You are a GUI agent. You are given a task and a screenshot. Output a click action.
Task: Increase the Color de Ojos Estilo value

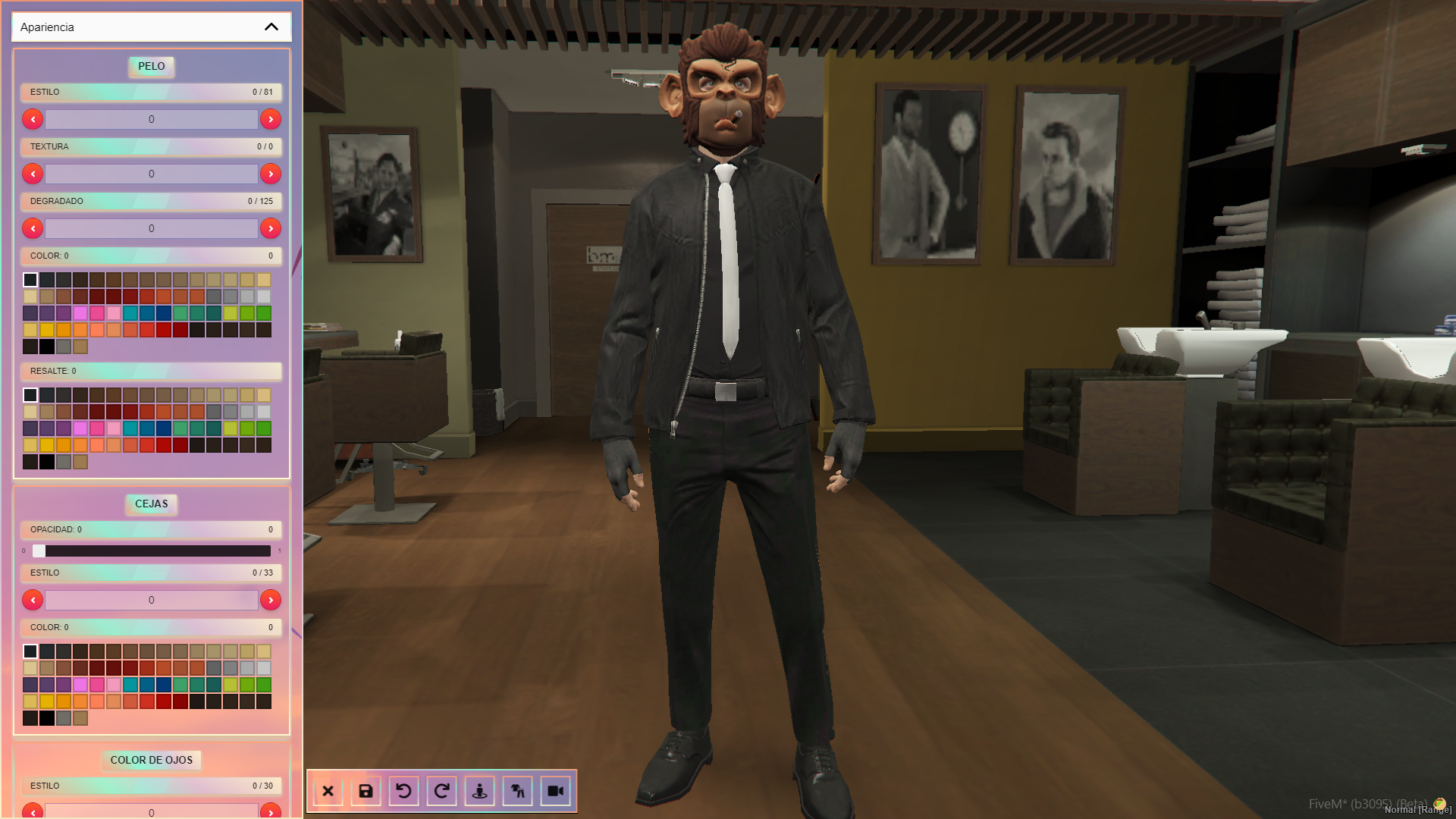(271, 811)
